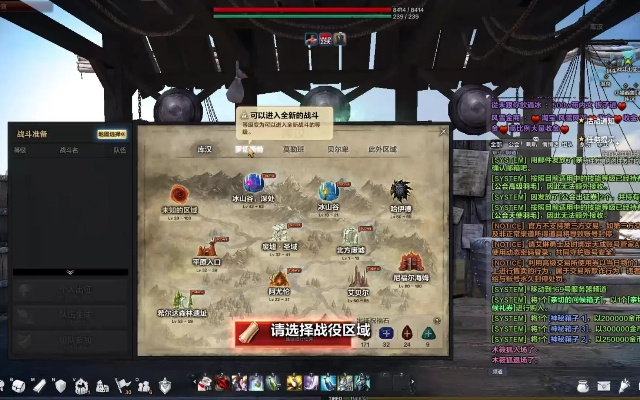Pick the 哈伊娜 dark spiky location
The image size is (640, 400).
click(401, 192)
